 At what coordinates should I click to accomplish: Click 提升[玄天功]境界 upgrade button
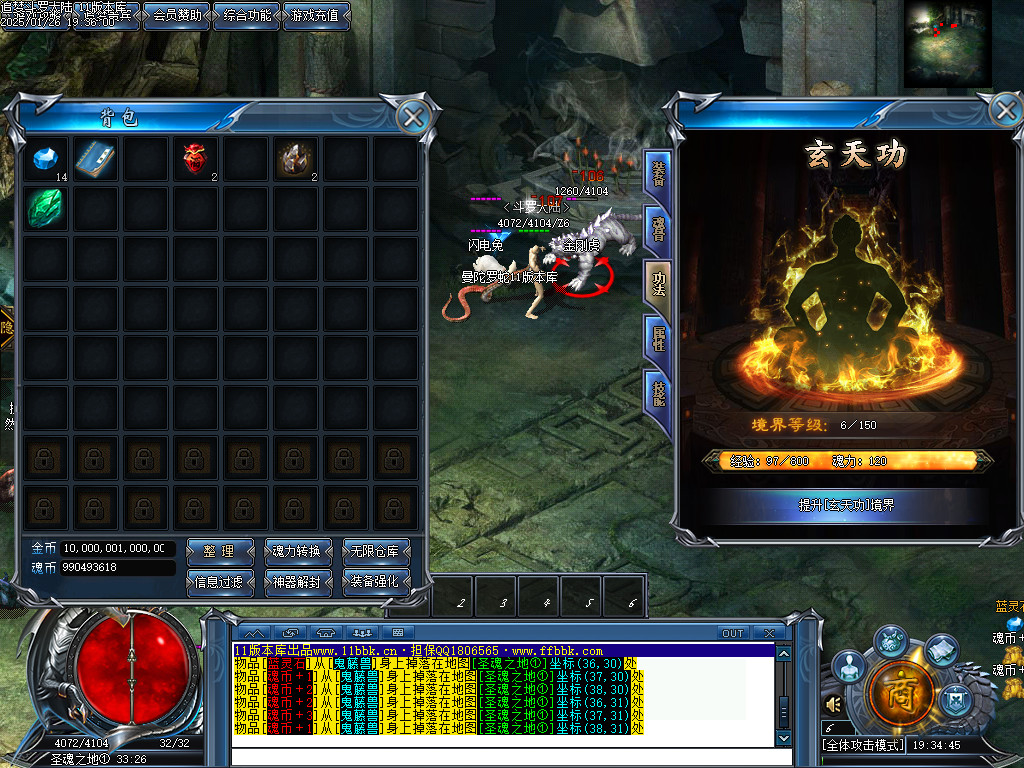click(846, 505)
